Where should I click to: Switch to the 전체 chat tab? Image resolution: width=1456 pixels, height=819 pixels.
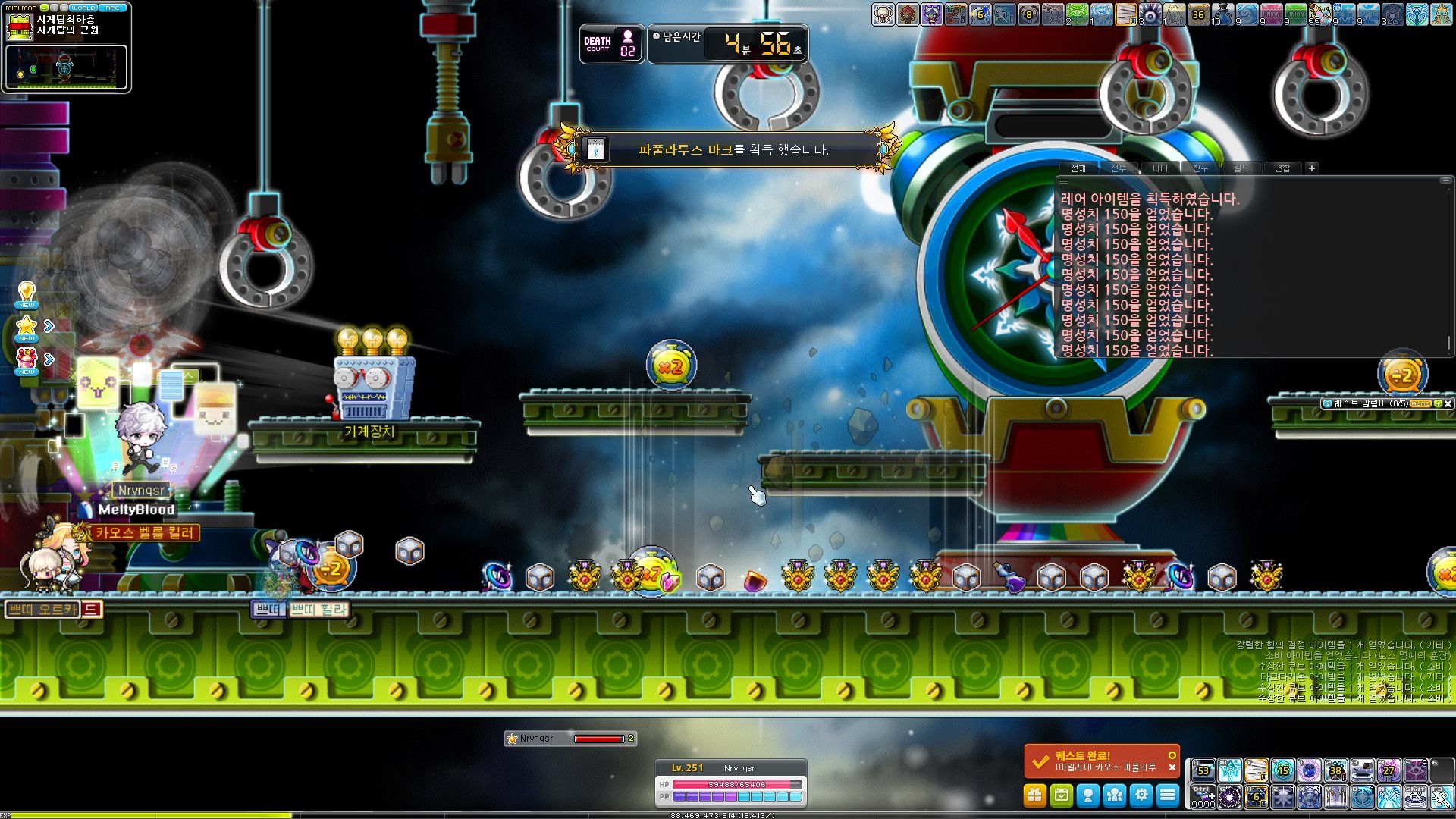pos(1078,168)
